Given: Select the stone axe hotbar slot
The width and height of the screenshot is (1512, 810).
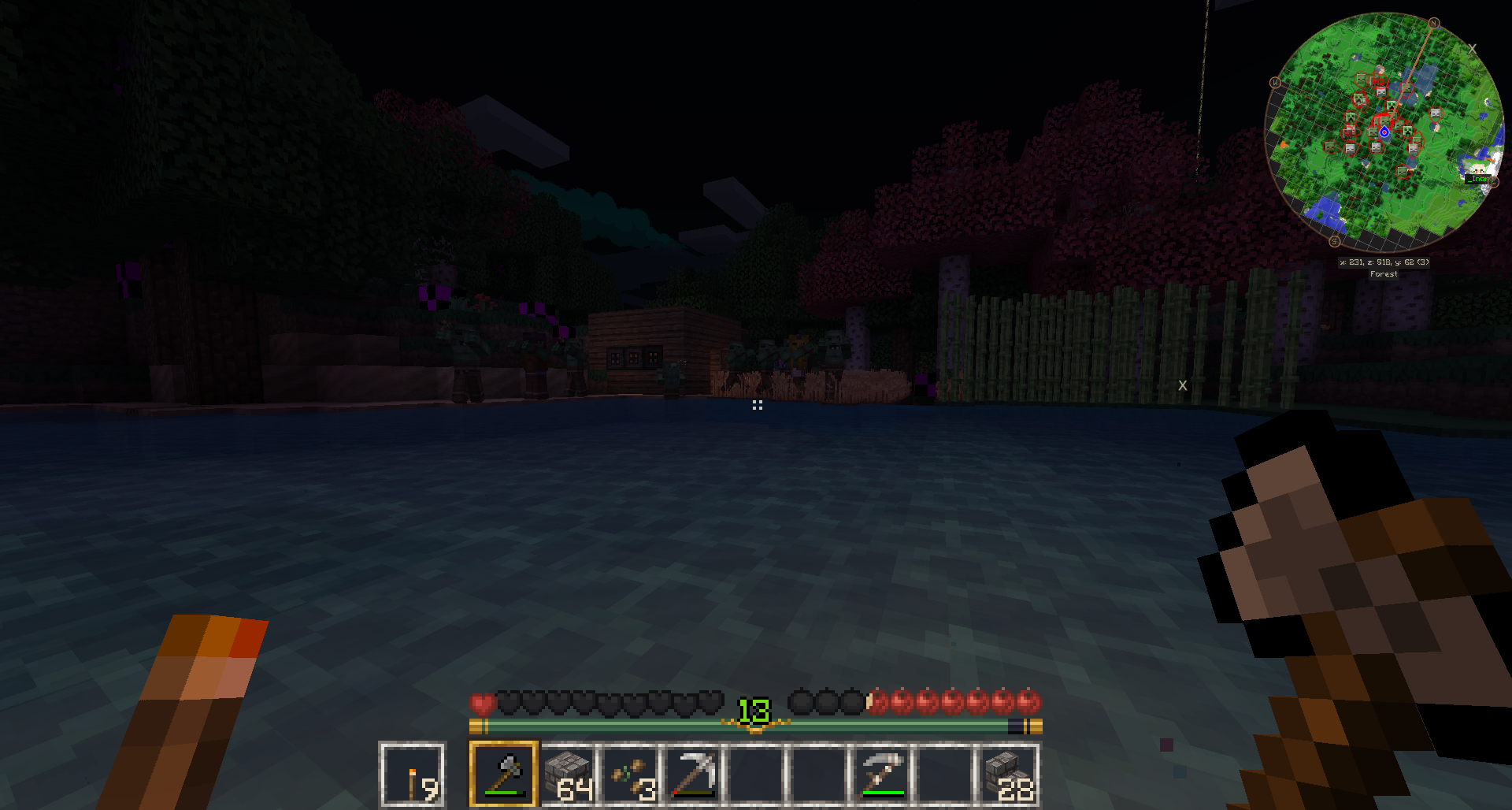Looking at the screenshot, I should click(504, 774).
